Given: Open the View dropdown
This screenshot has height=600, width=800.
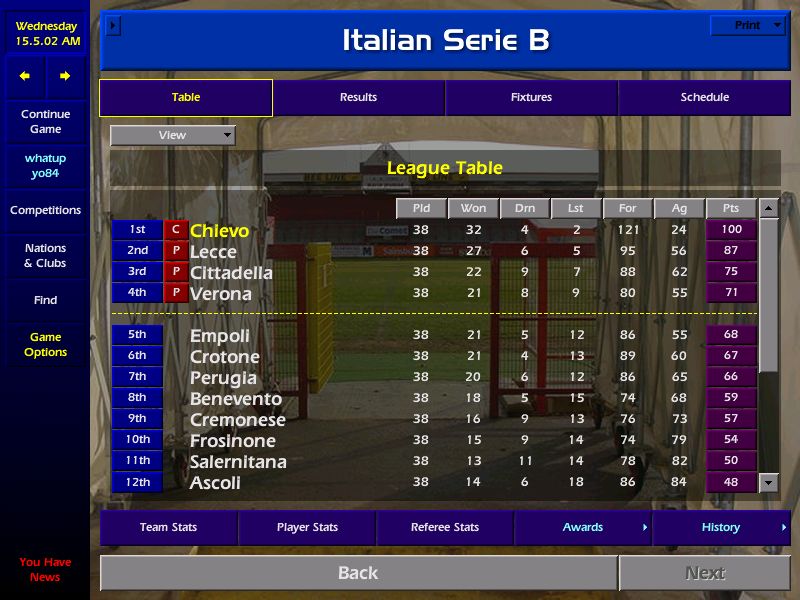Looking at the screenshot, I should tap(173, 135).
